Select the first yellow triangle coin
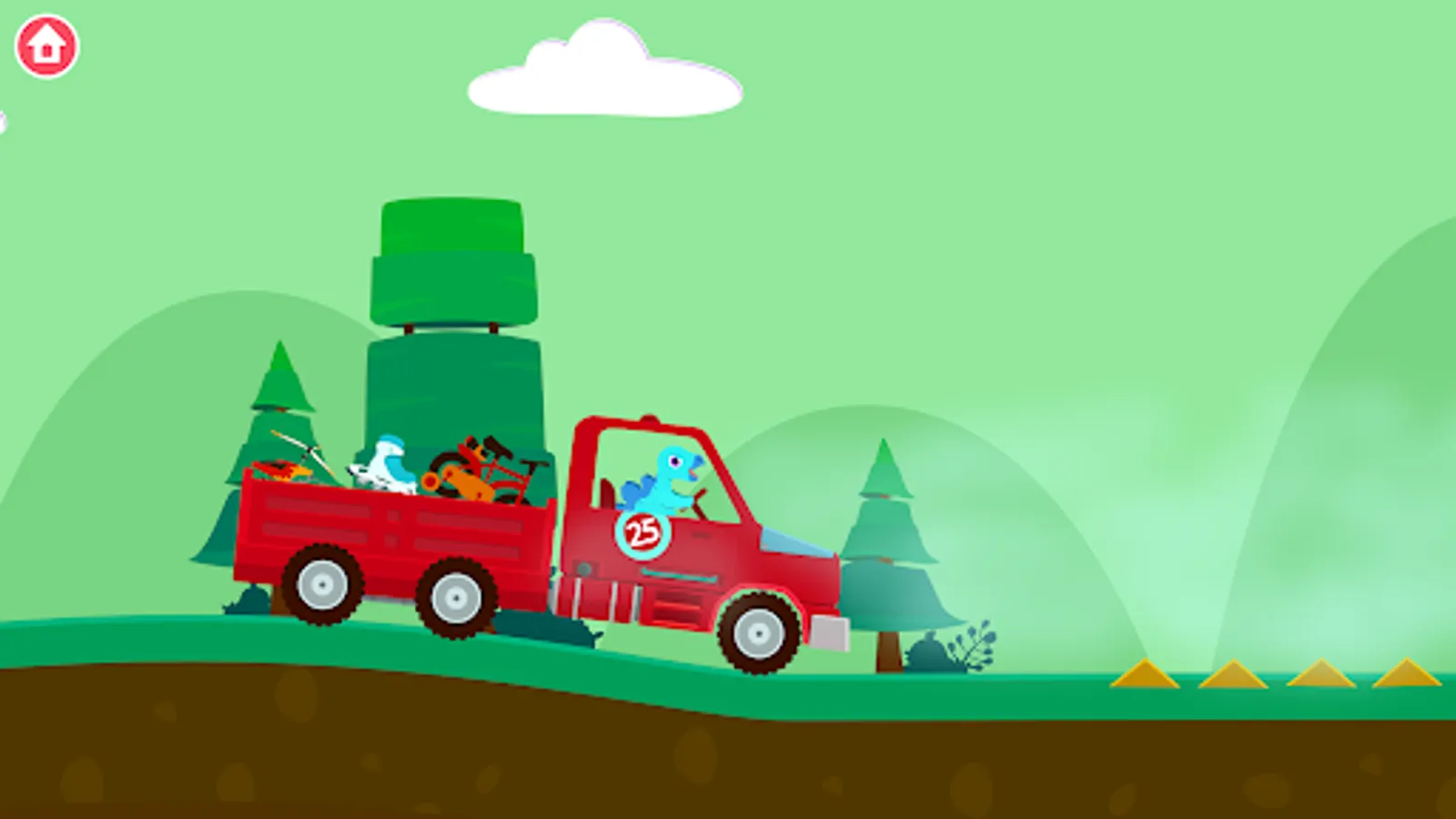Screen dimensions: 1456x819 tap(1145, 677)
